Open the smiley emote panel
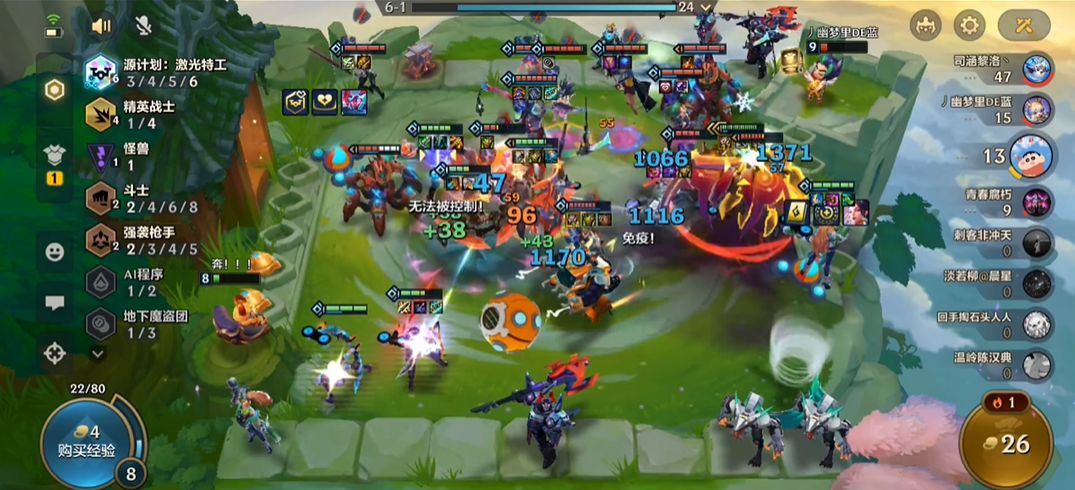This screenshot has width=1075, height=490. 55,251
